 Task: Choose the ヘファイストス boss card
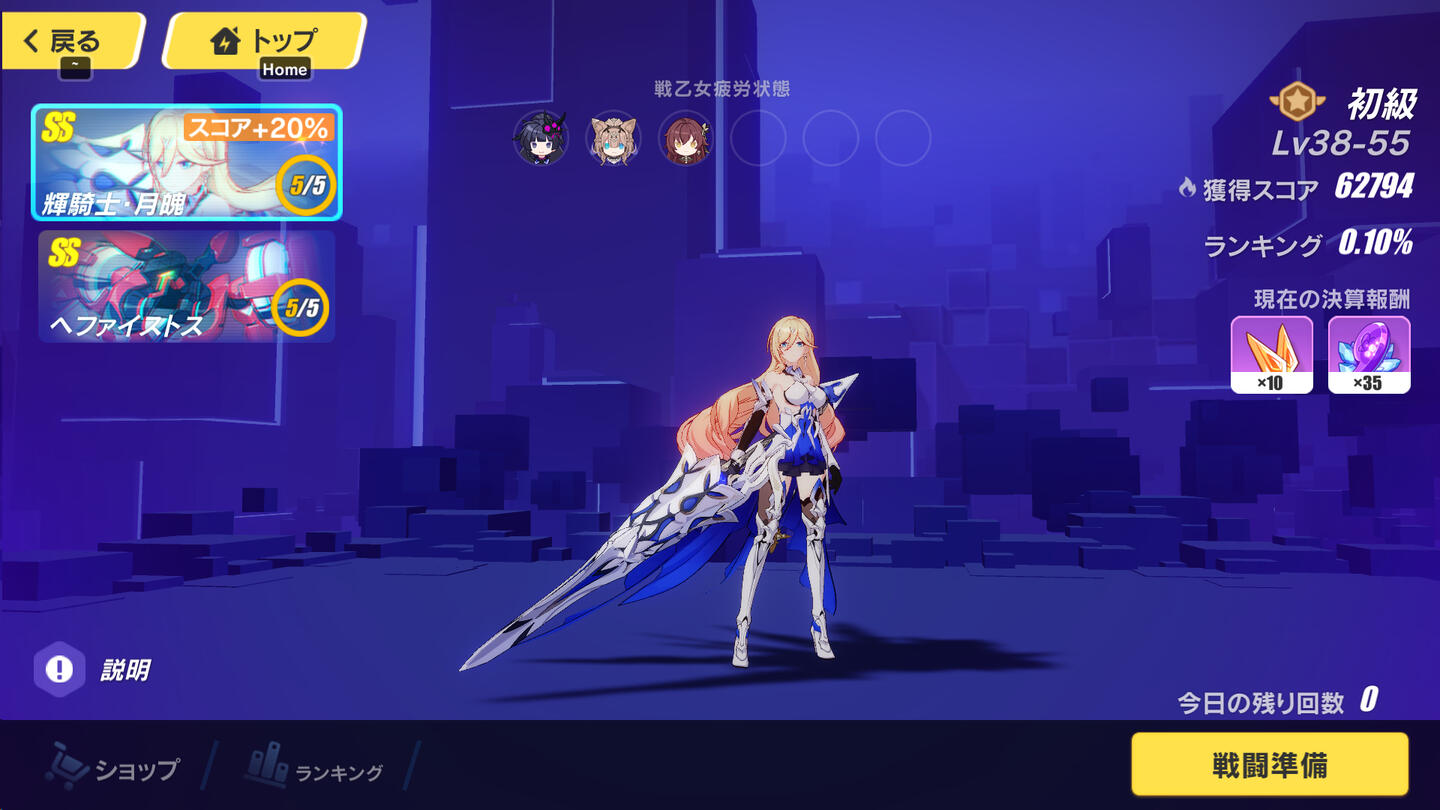187,287
